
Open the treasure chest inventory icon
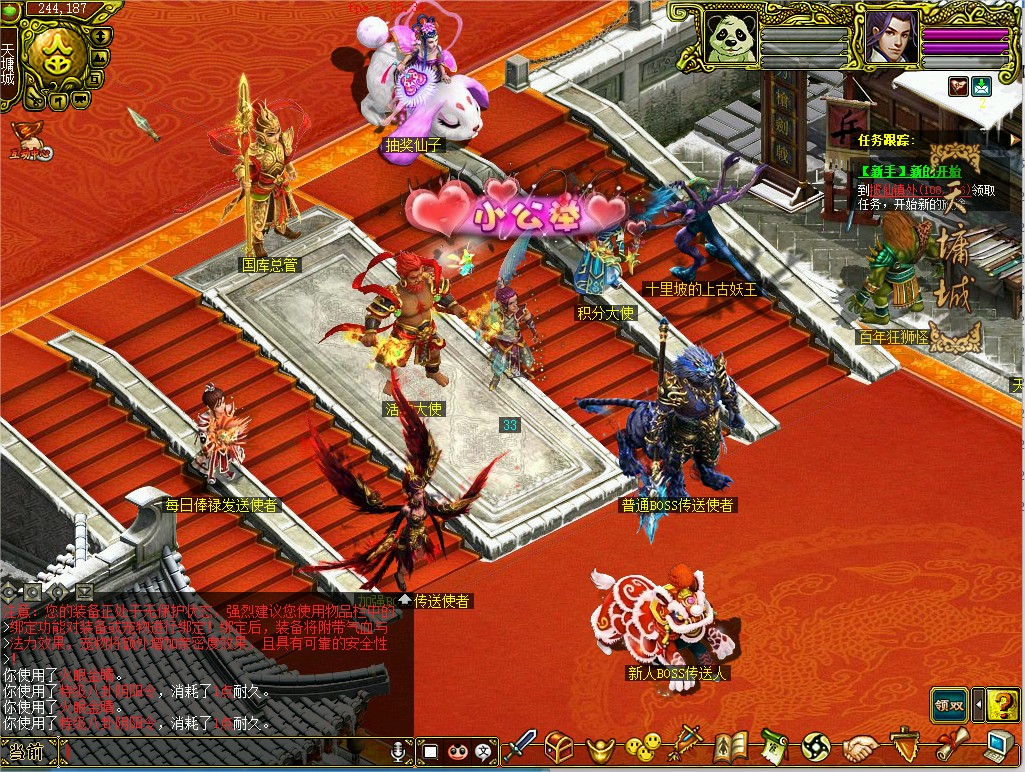click(559, 747)
